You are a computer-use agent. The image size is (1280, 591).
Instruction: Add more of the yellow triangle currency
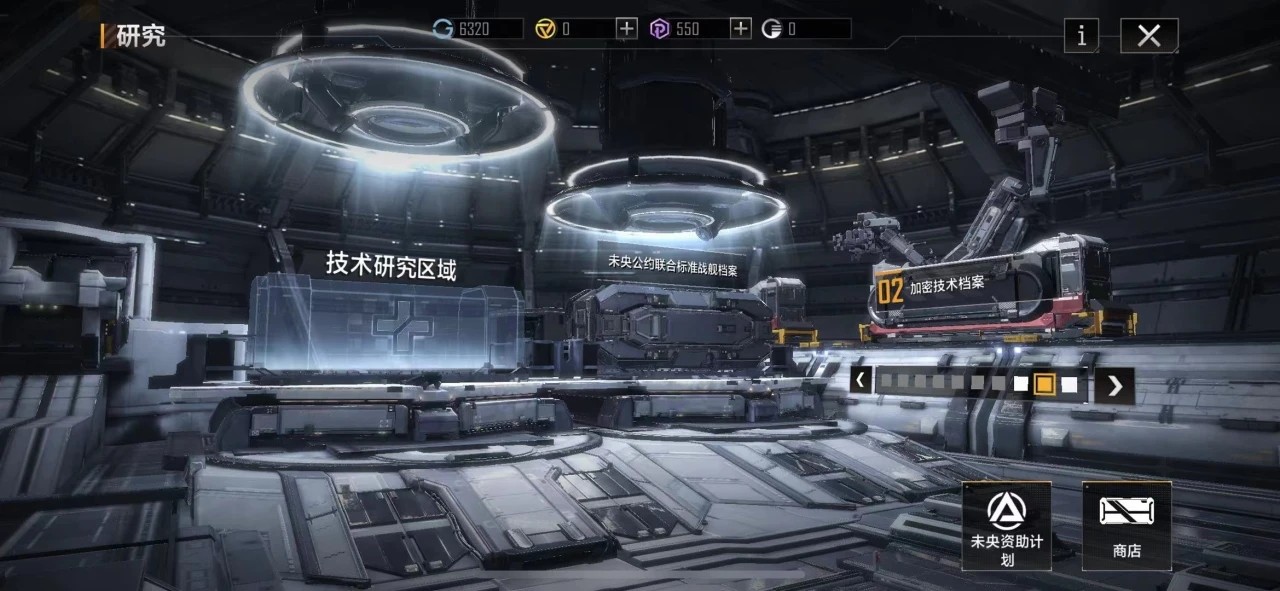click(x=626, y=28)
